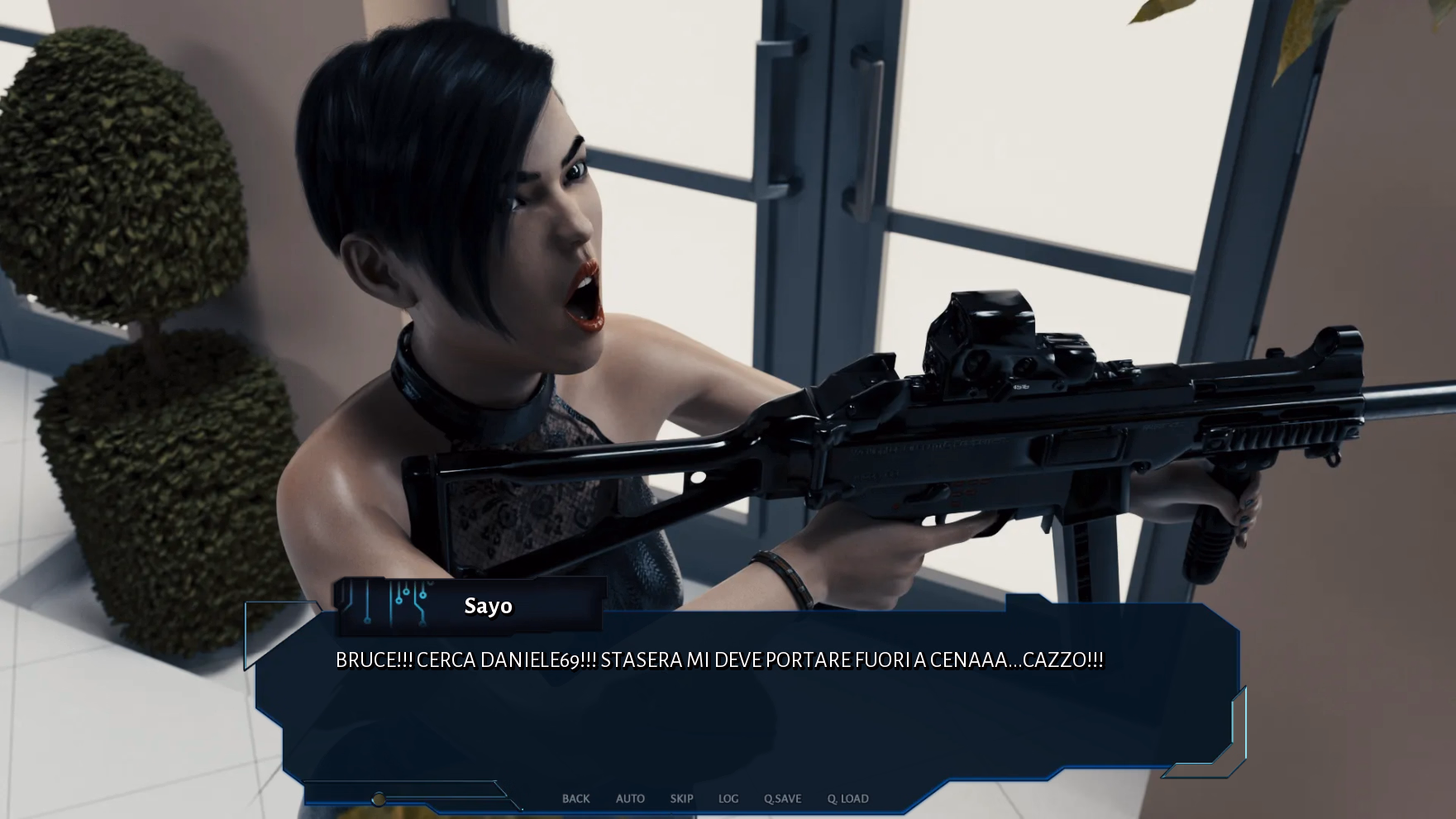Screen dimensions: 1456x819
Task: Go back with the BACK button
Action: tap(575, 798)
